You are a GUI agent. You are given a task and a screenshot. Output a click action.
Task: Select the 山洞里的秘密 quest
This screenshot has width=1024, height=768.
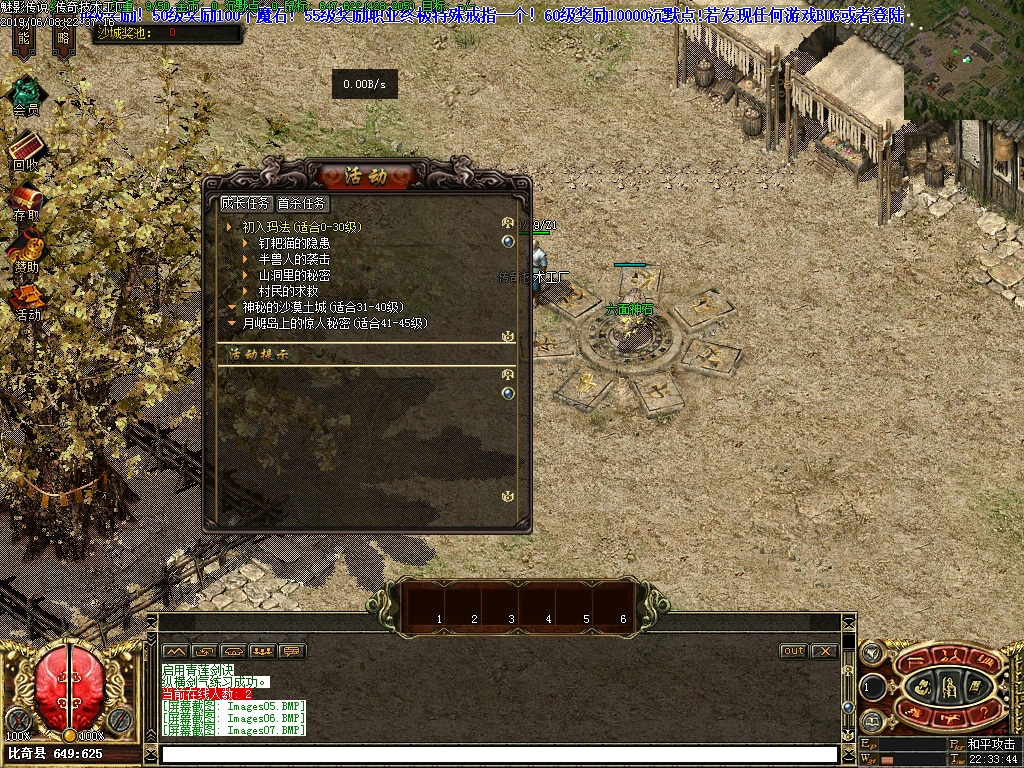[294, 275]
